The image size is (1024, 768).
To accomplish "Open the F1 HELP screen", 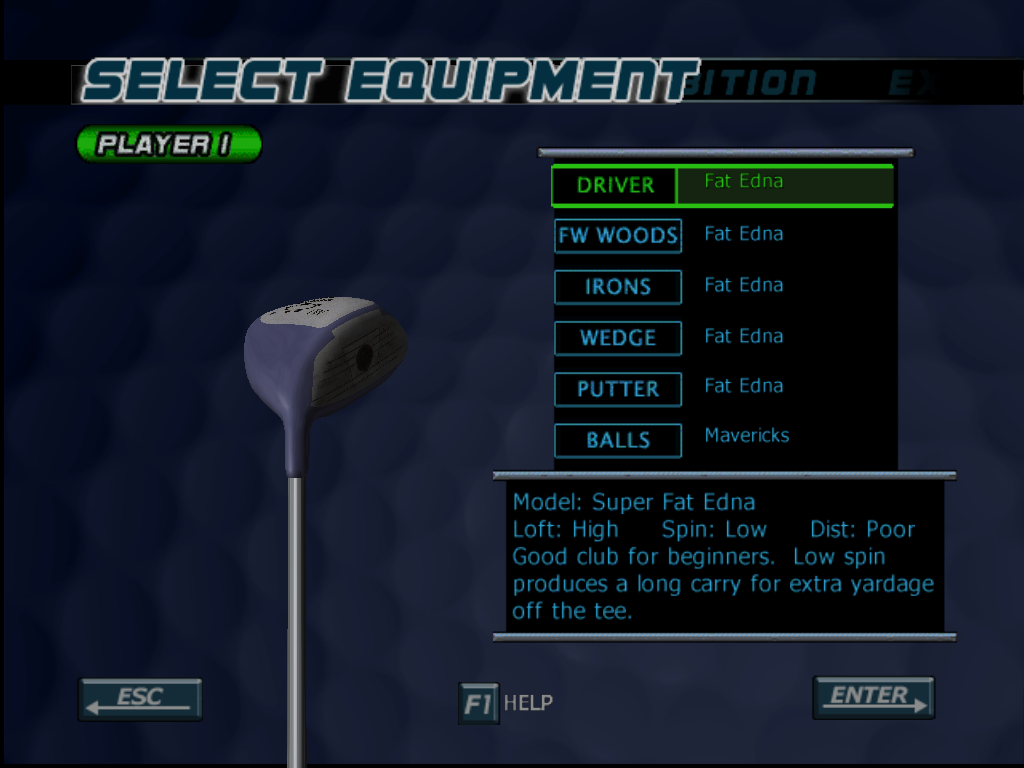I will click(x=479, y=703).
